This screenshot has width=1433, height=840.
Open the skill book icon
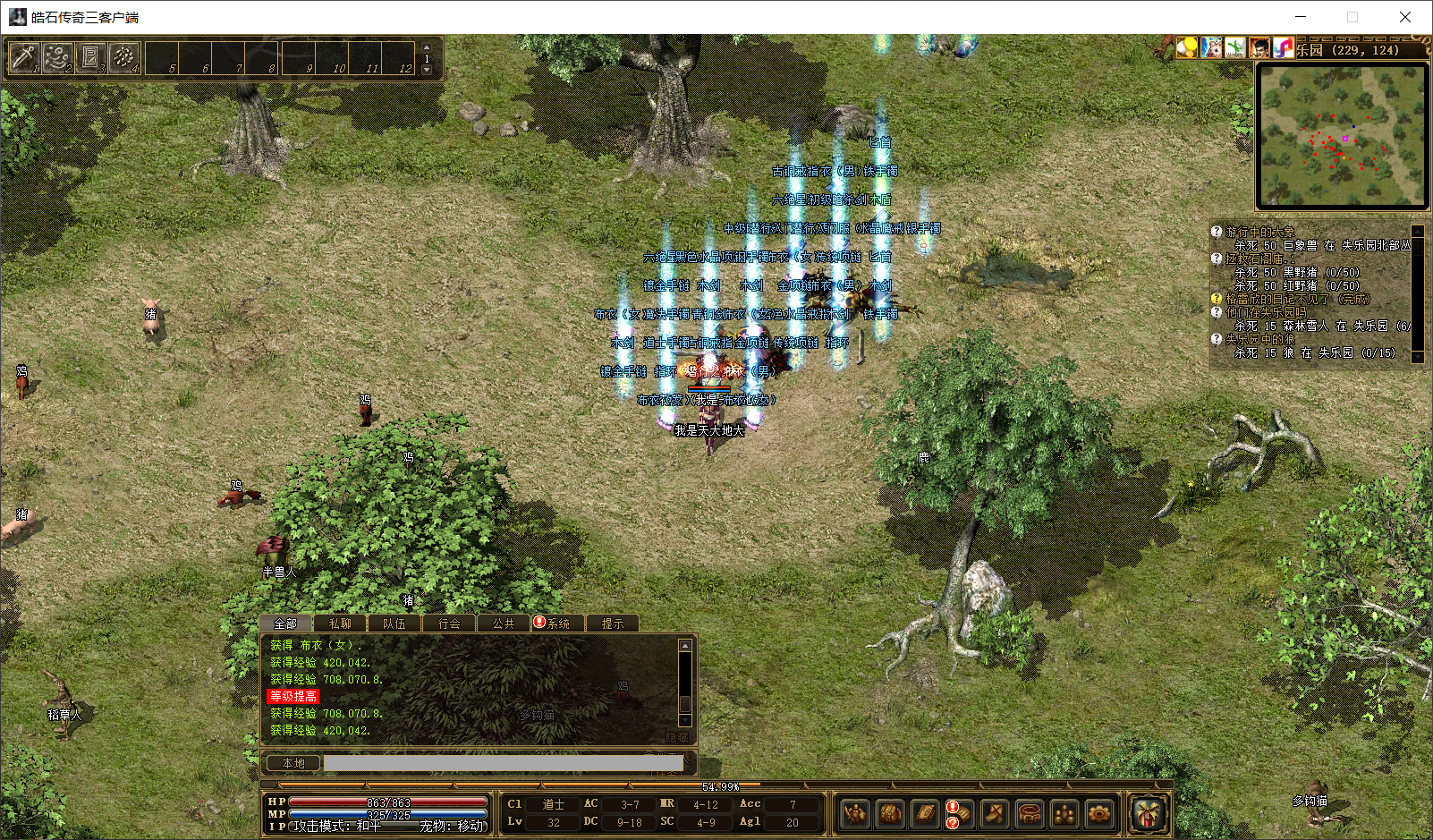click(x=925, y=813)
